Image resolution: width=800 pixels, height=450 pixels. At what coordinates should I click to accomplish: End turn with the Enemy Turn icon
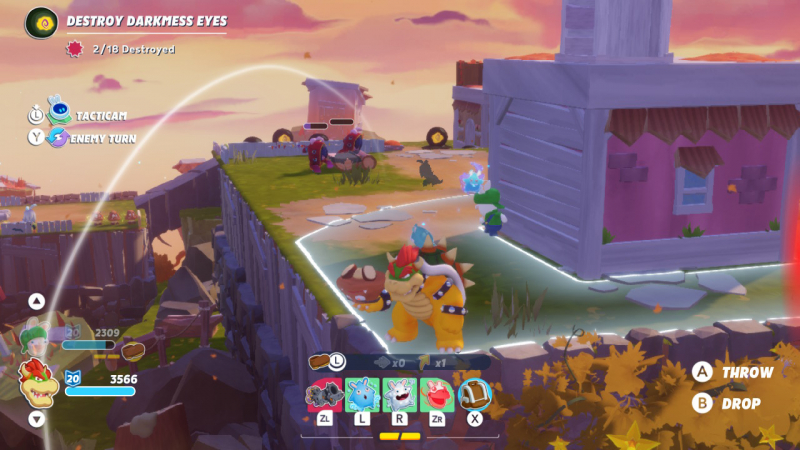58,138
